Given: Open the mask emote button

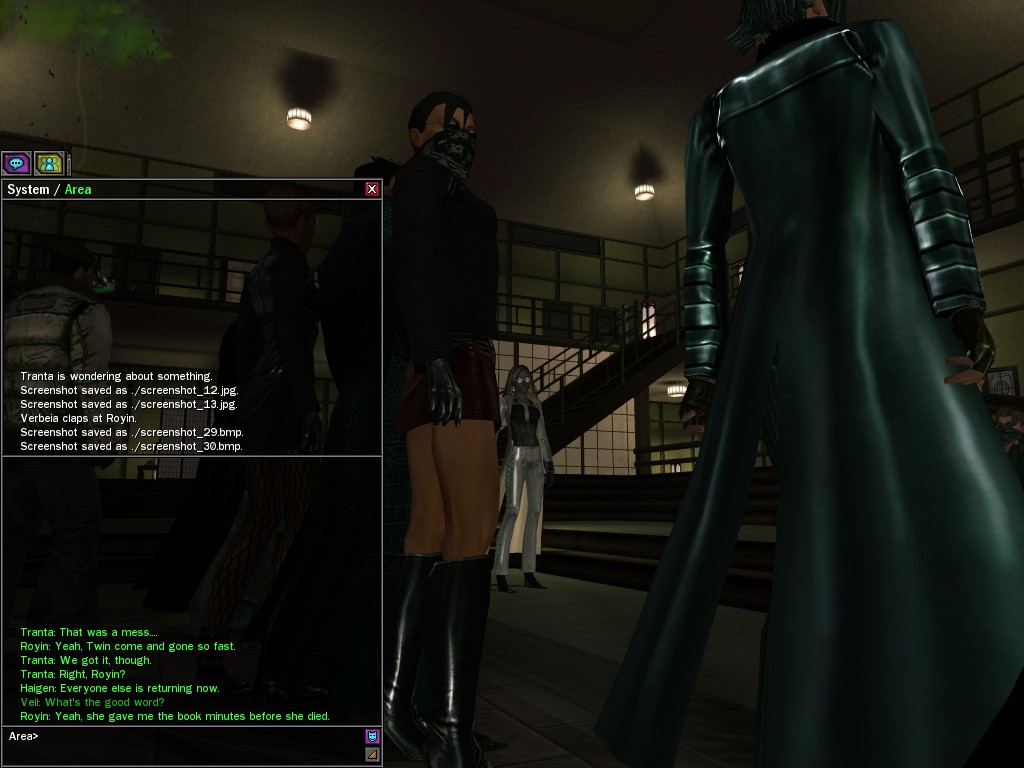Looking at the screenshot, I should click(372, 736).
